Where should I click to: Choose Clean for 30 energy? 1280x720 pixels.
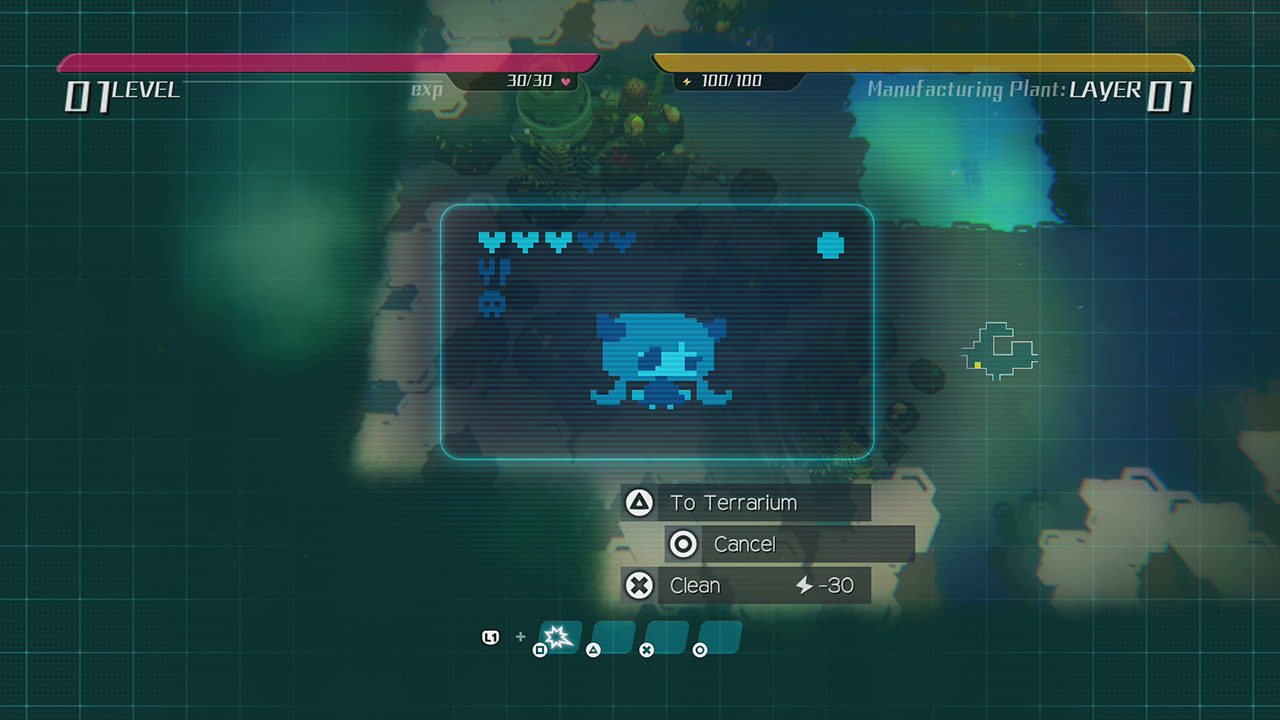point(745,585)
